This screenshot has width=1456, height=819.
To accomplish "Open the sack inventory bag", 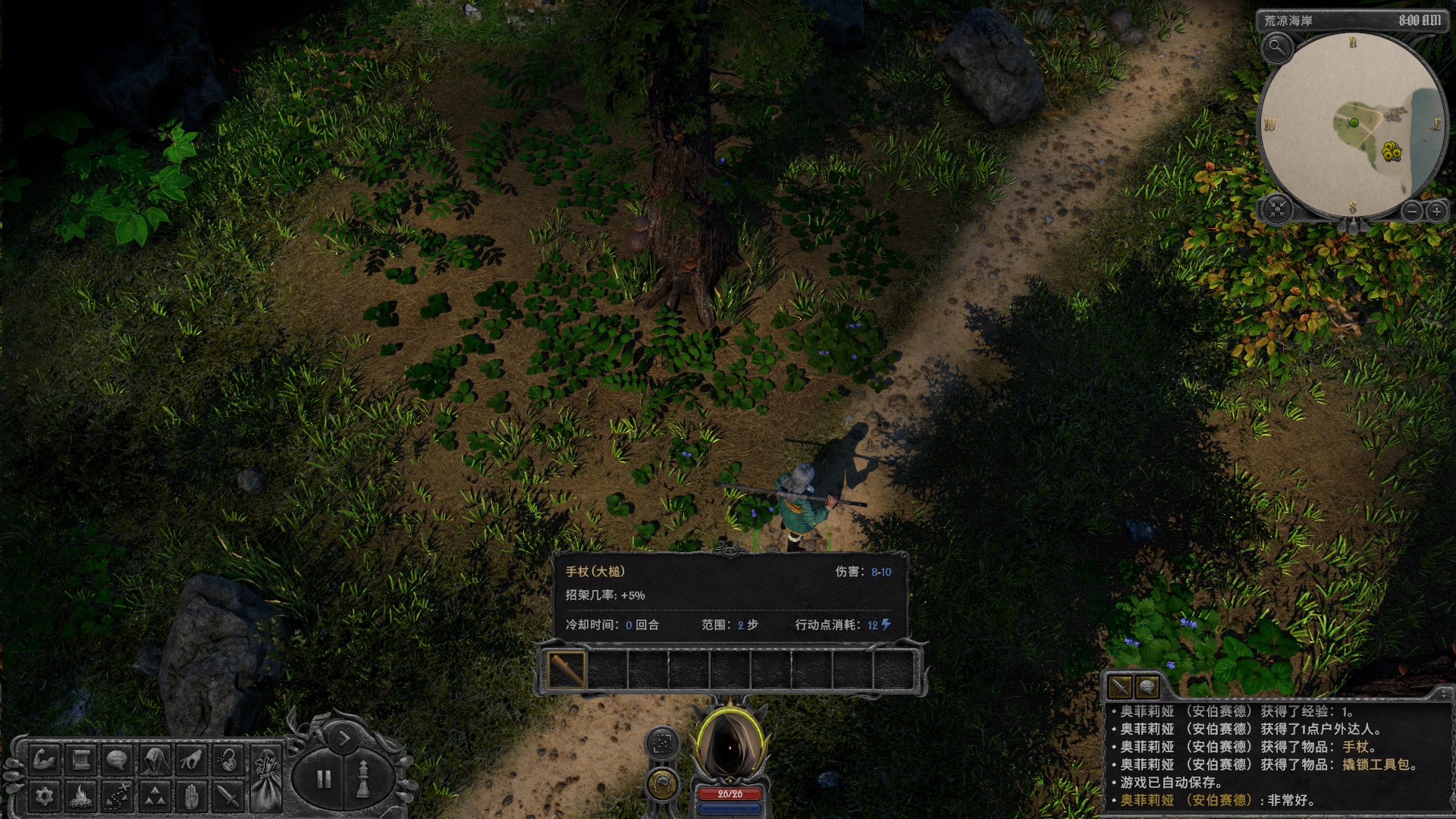I will tap(266, 777).
